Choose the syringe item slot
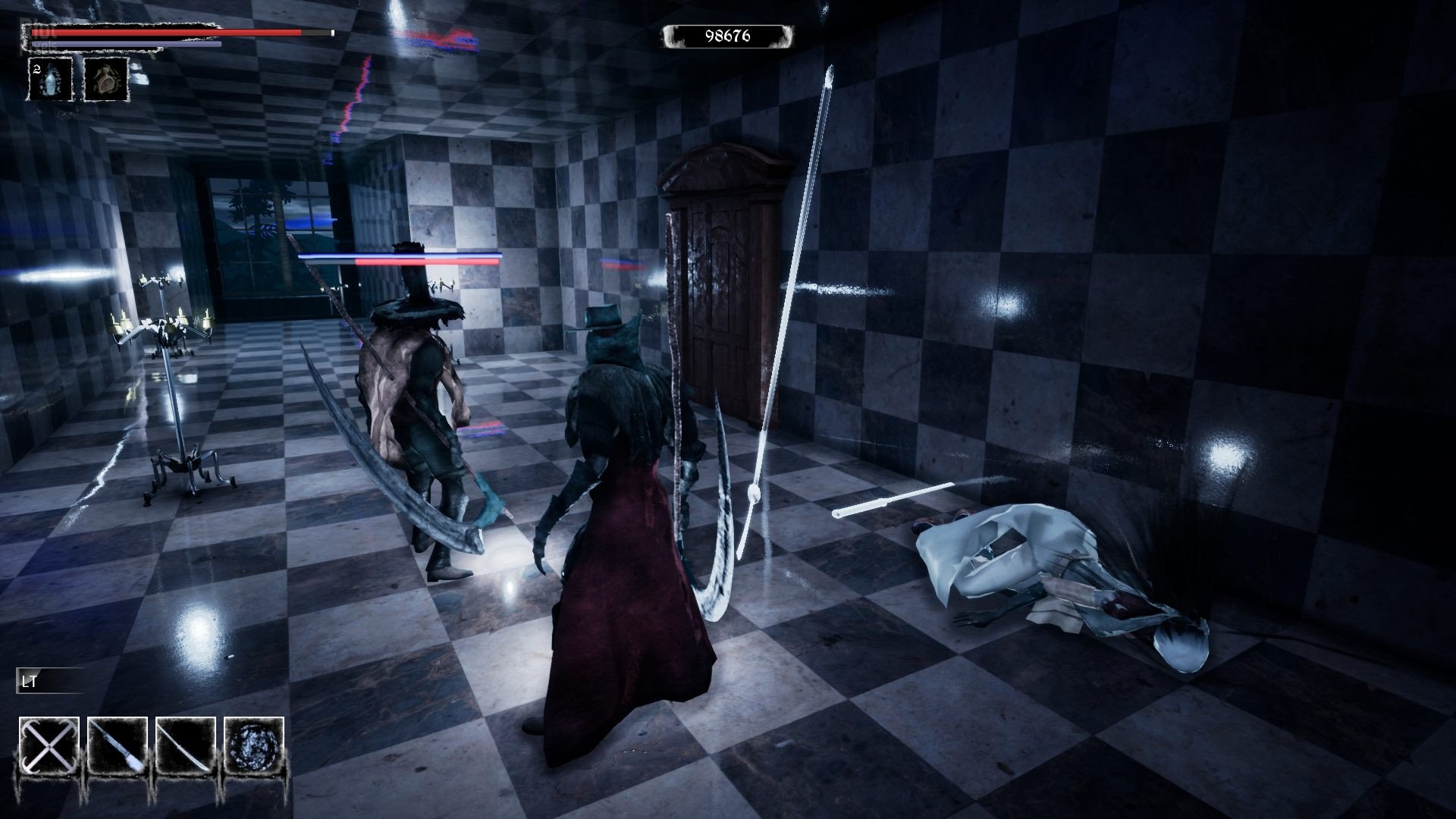1456x819 pixels. click(117, 747)
